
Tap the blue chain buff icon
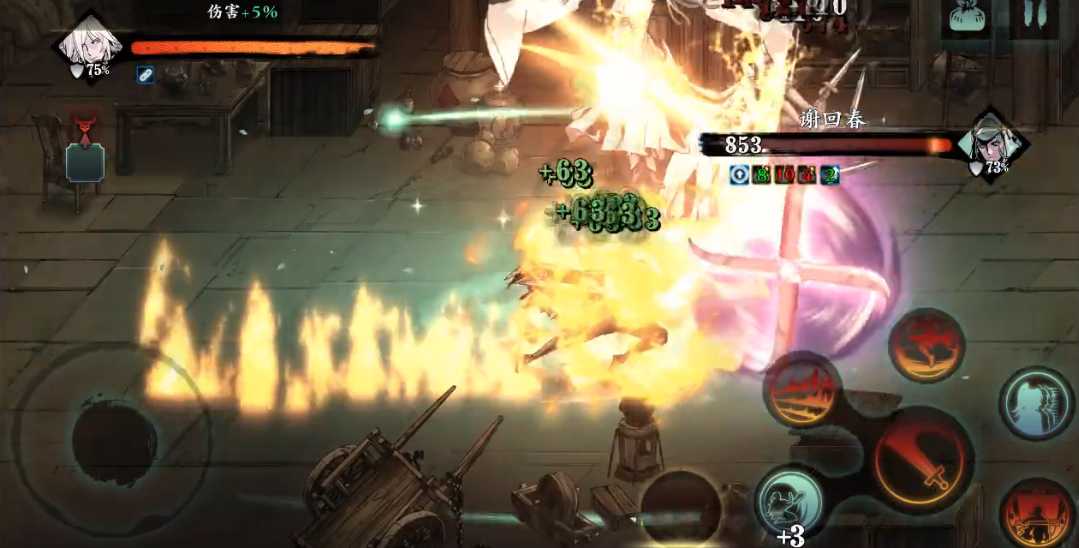point(146,75)
